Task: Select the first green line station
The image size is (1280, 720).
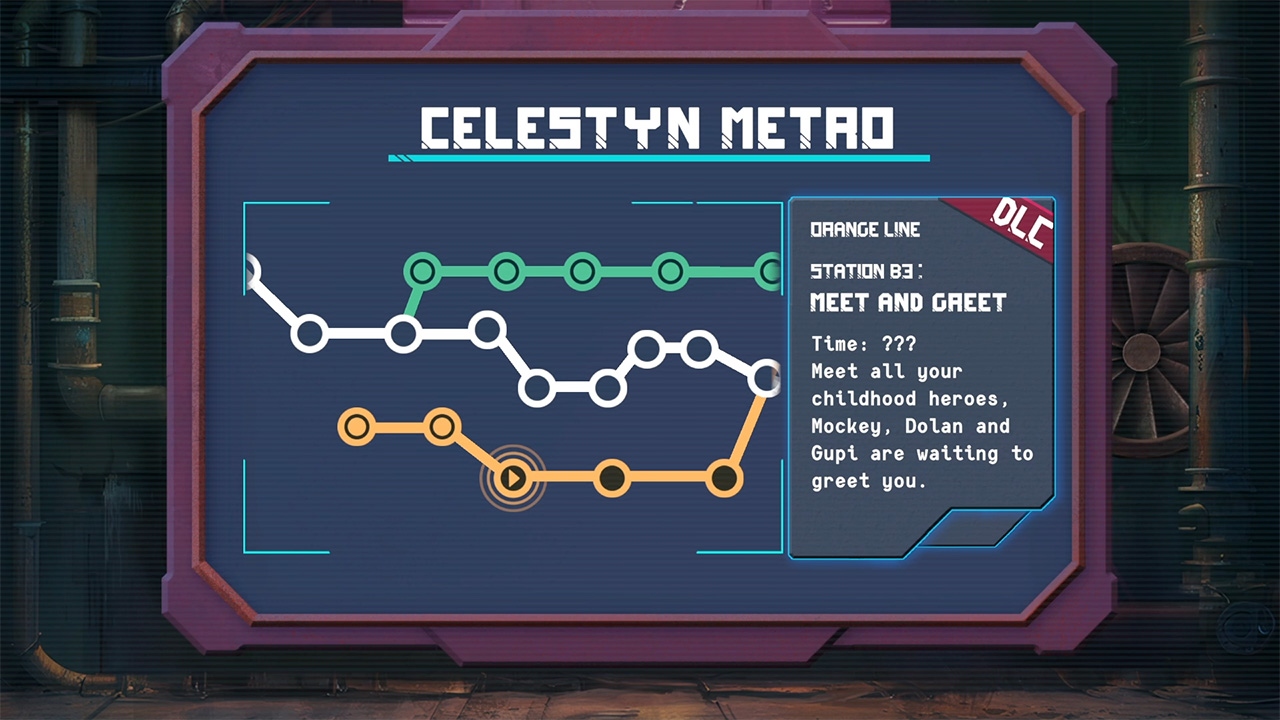Action: 422,270
